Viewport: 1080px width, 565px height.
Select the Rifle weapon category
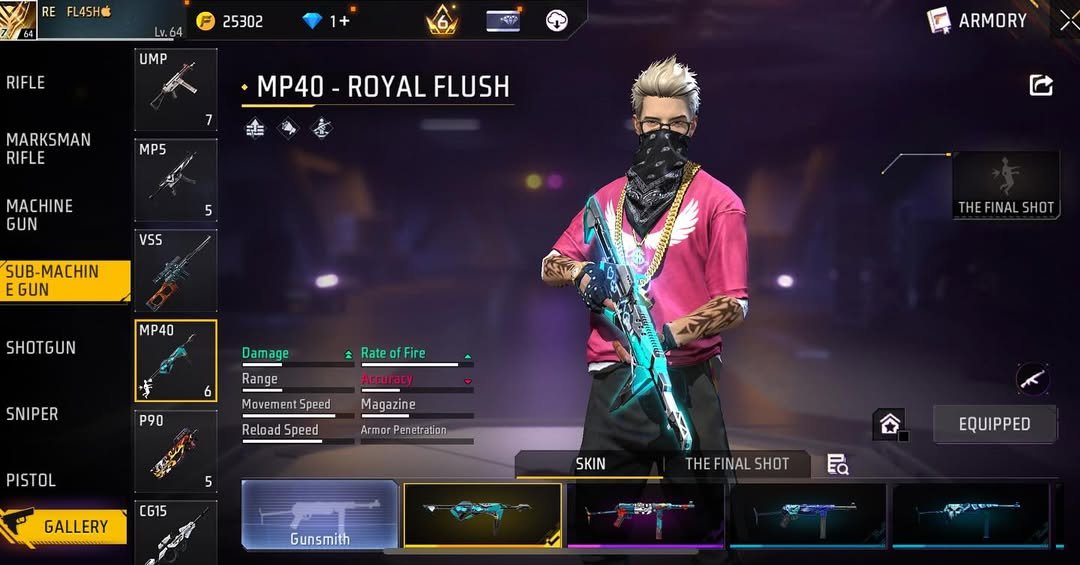pyautogui.click(x=26, y=83)
